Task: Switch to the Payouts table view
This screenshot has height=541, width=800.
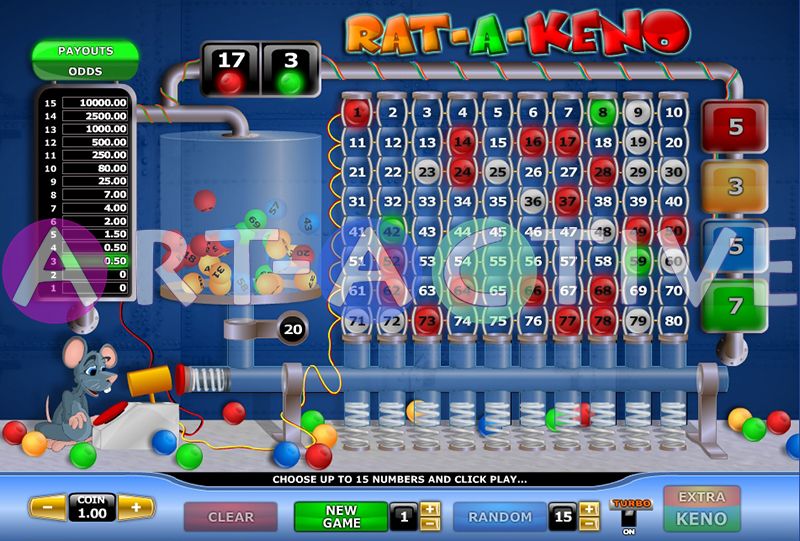Action: (85, 51)
